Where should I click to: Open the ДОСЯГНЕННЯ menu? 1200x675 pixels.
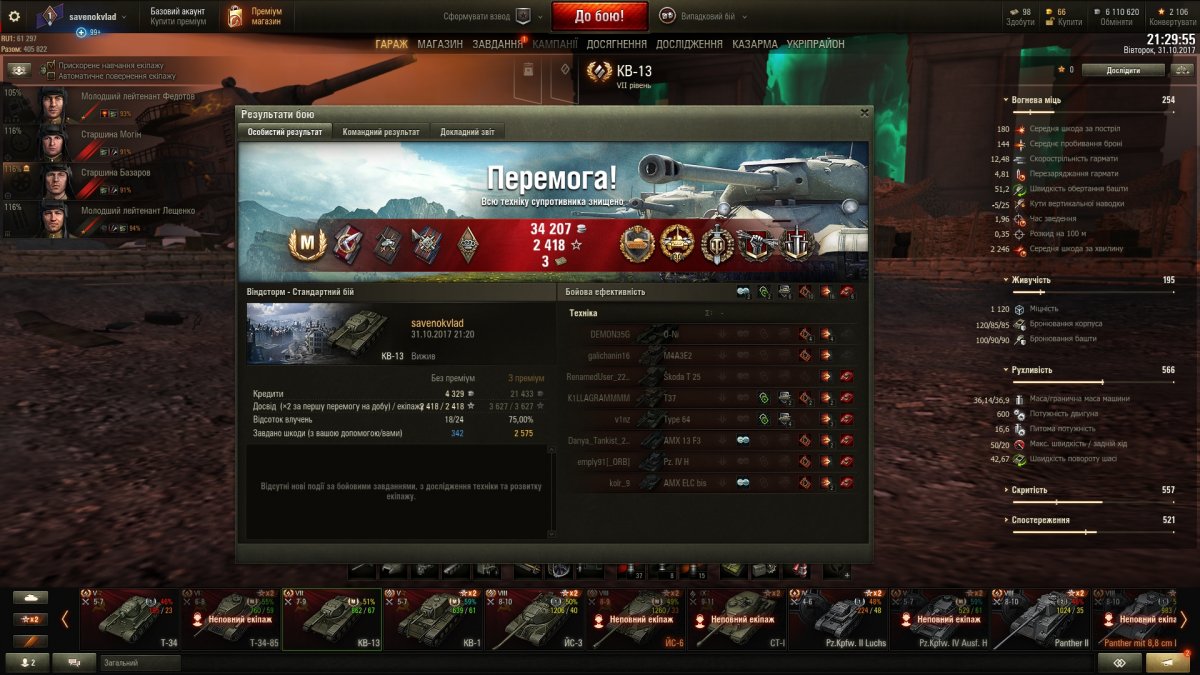point(615,44)
